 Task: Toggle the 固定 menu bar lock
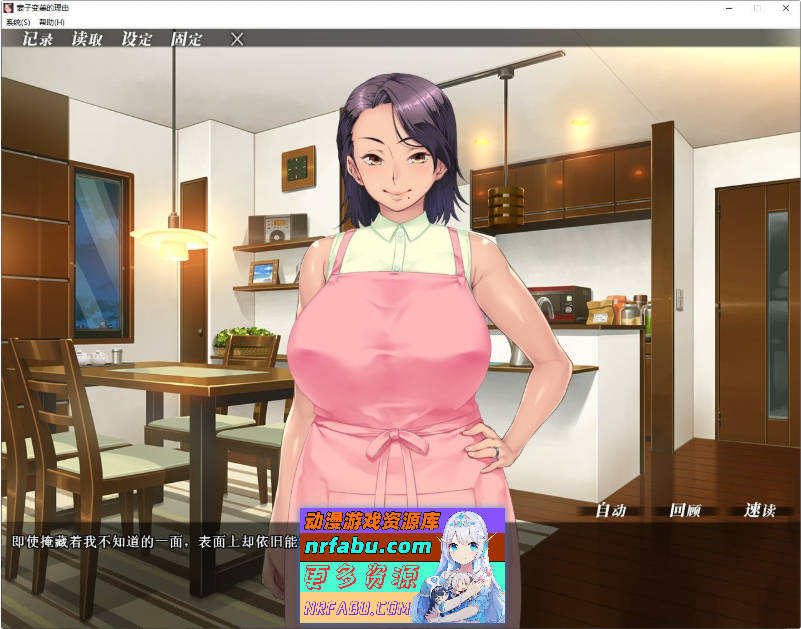coord(186,39)
